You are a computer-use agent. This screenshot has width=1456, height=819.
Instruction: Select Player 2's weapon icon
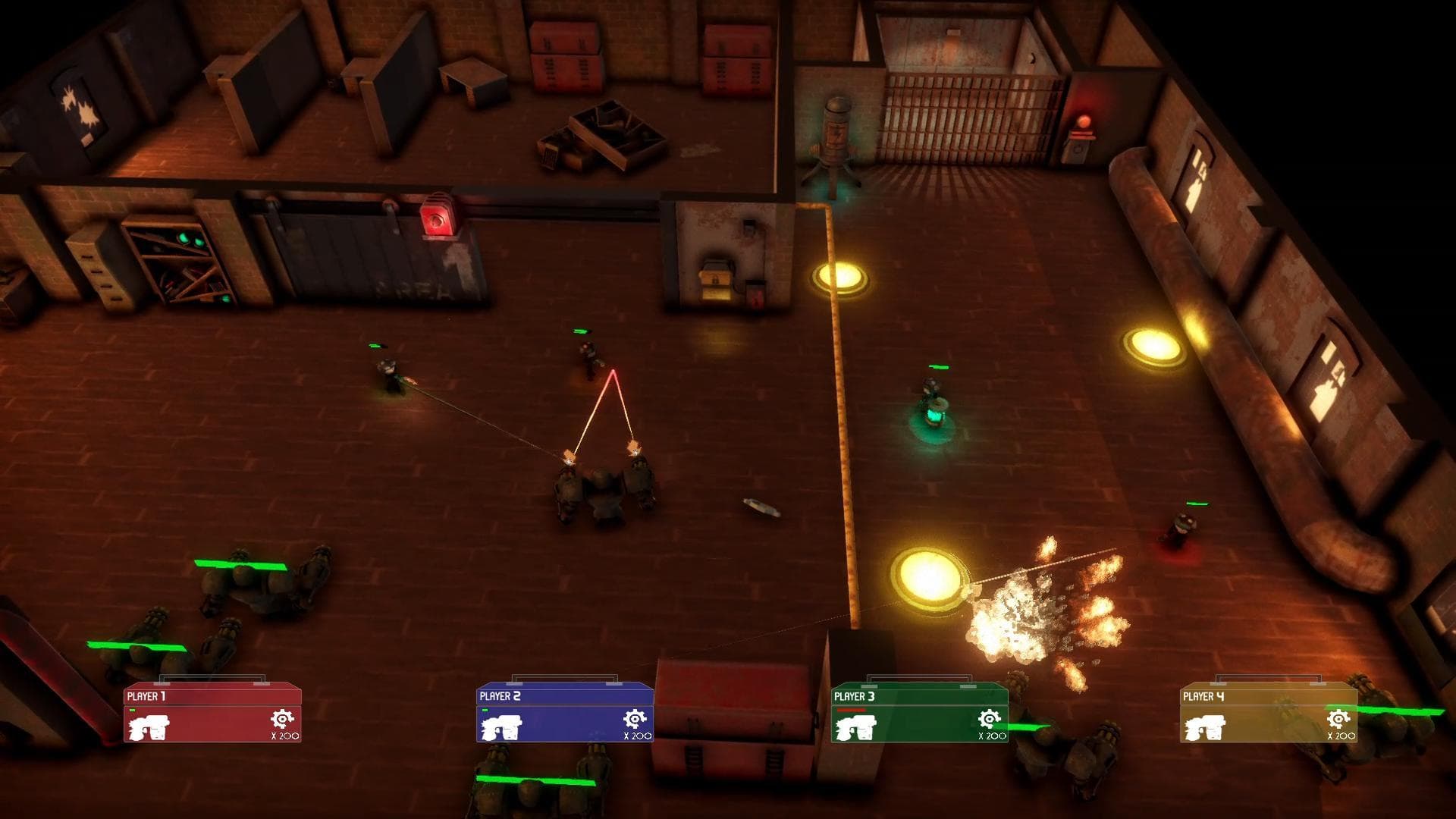point(501,727)
